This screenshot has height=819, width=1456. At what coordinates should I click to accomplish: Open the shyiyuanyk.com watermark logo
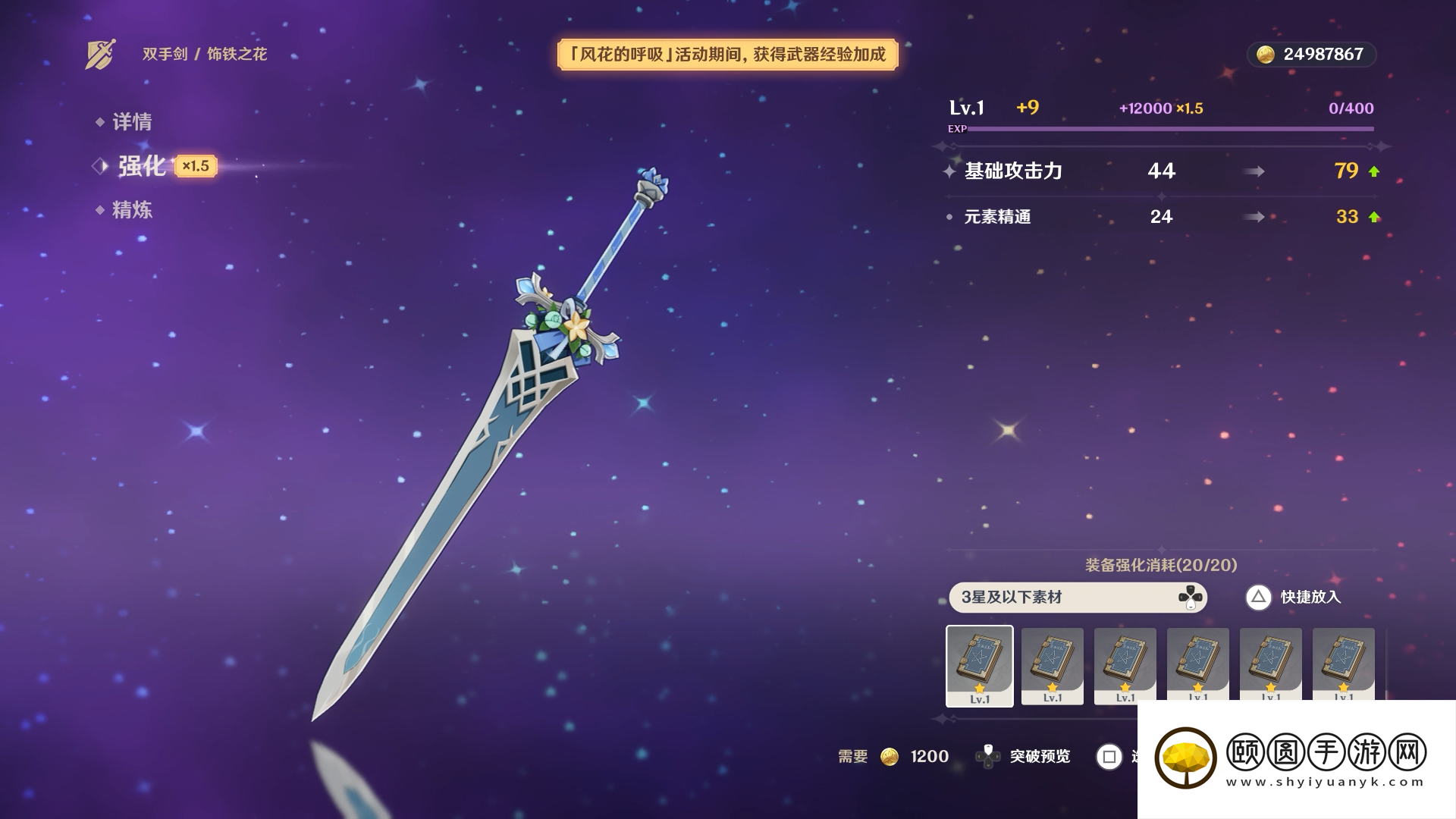click(x=1290, y=758)
